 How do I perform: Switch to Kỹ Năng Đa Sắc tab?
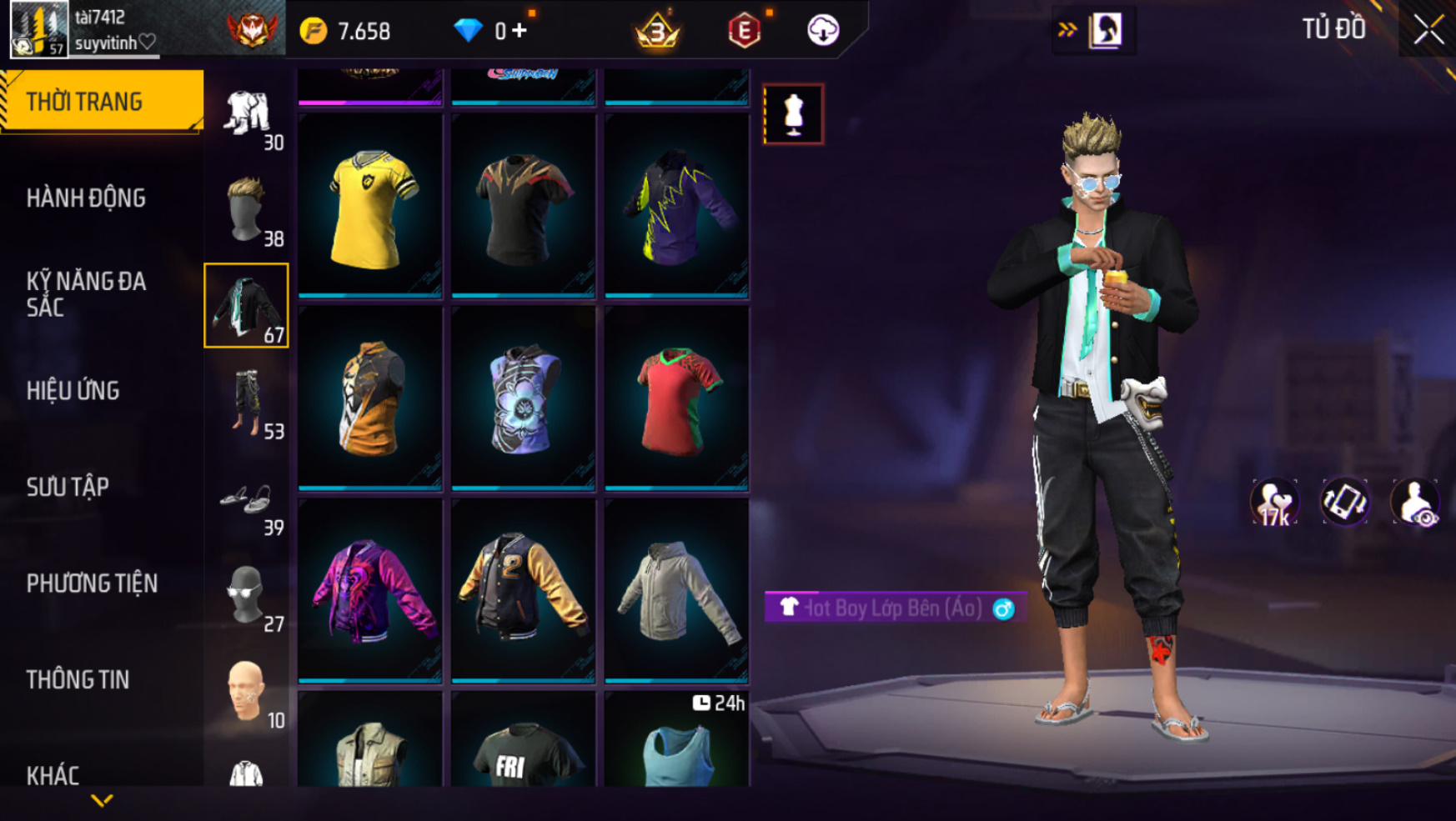pos(86,294)
